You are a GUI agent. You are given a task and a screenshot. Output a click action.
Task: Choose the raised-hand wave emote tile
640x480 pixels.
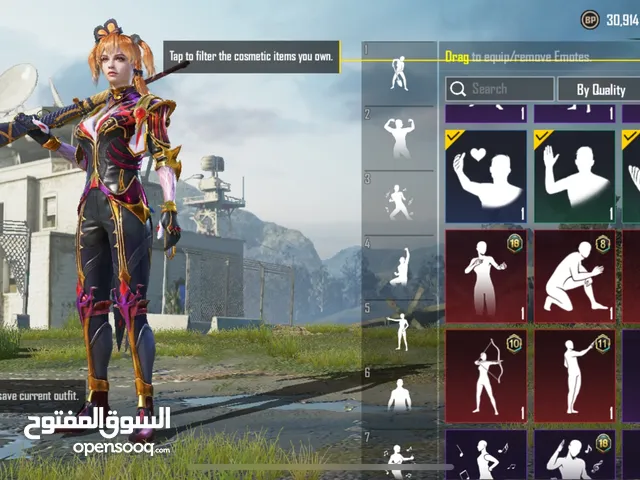point(574,177)
